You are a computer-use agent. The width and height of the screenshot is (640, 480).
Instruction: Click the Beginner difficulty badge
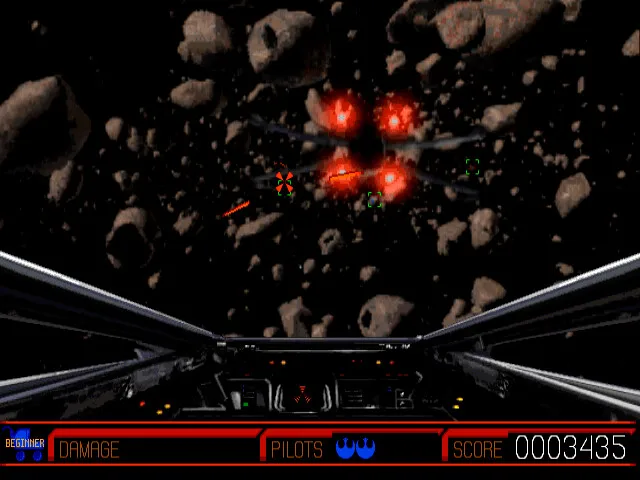[24, 444]
